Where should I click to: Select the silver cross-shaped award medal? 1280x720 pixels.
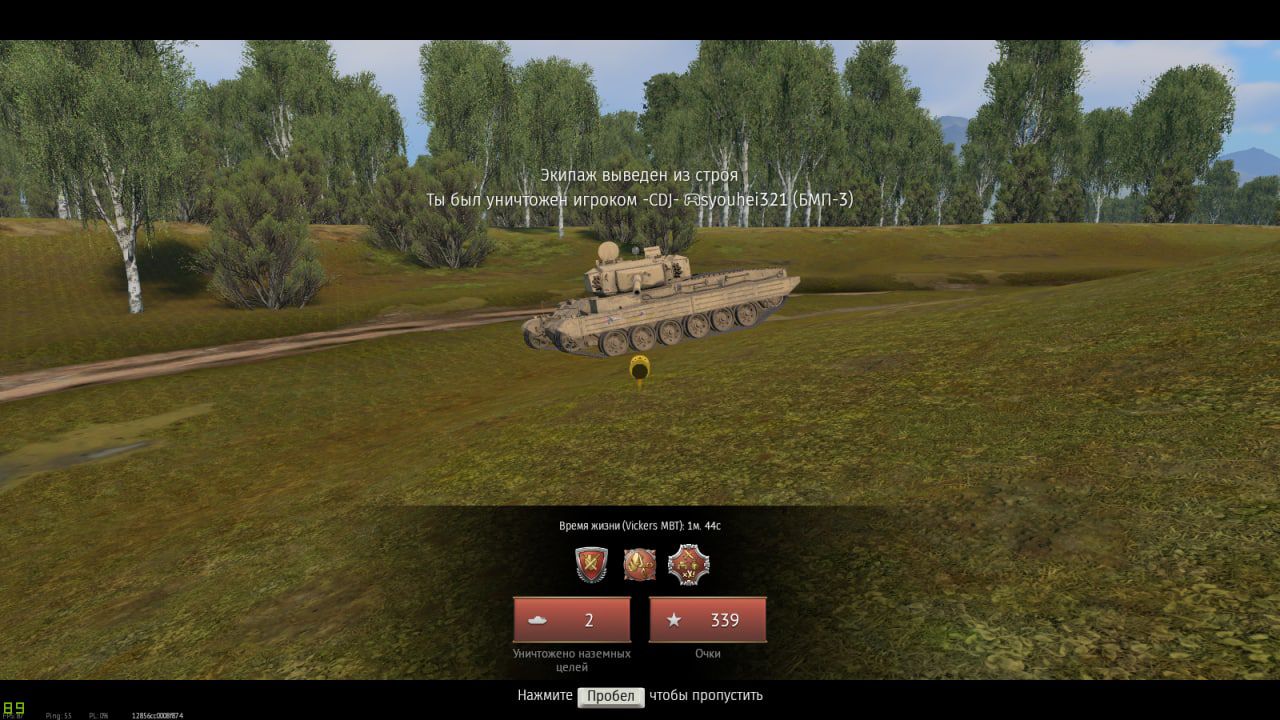[688, 565]
